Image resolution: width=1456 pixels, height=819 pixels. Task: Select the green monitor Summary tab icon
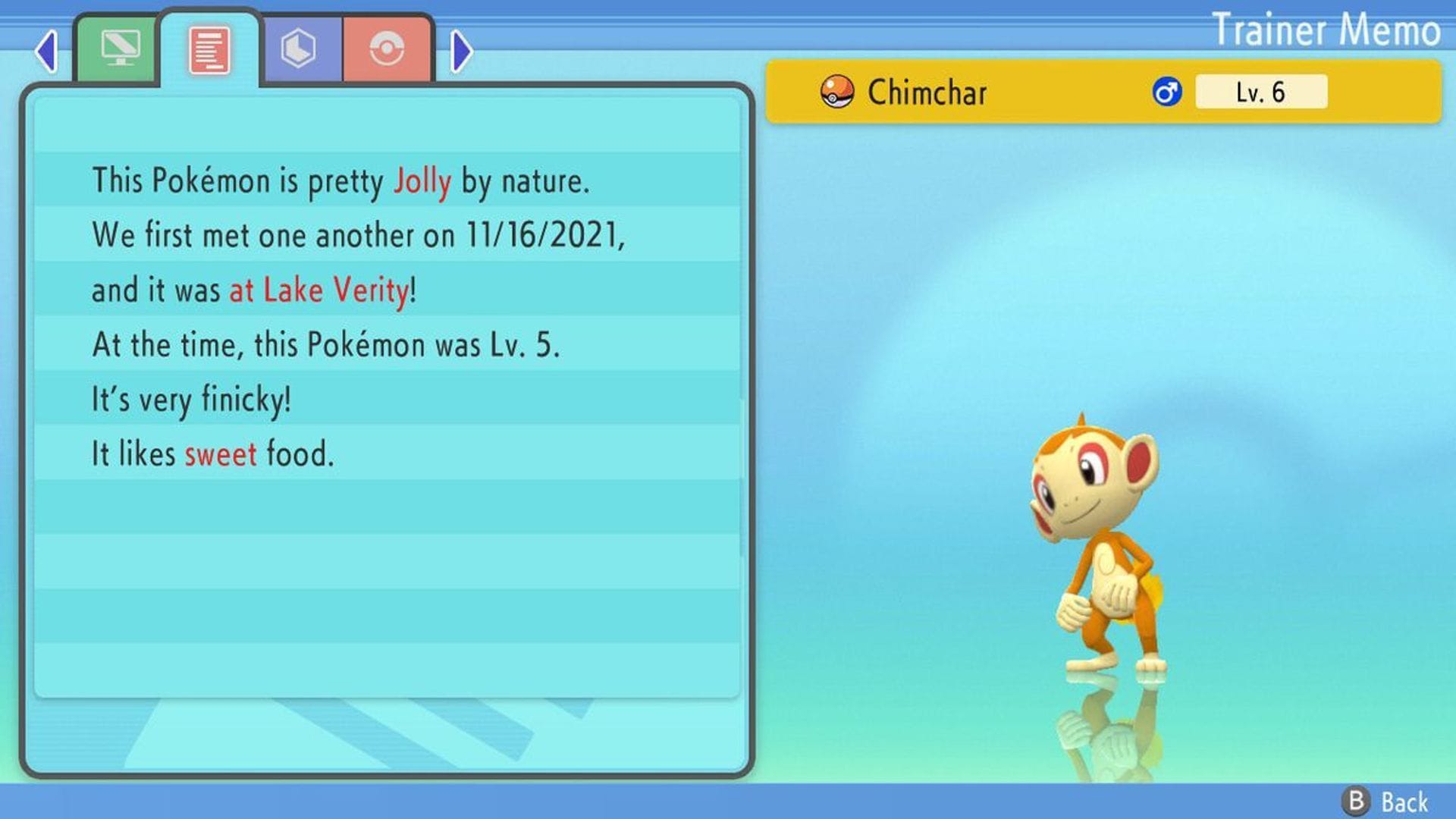(121, 49)
